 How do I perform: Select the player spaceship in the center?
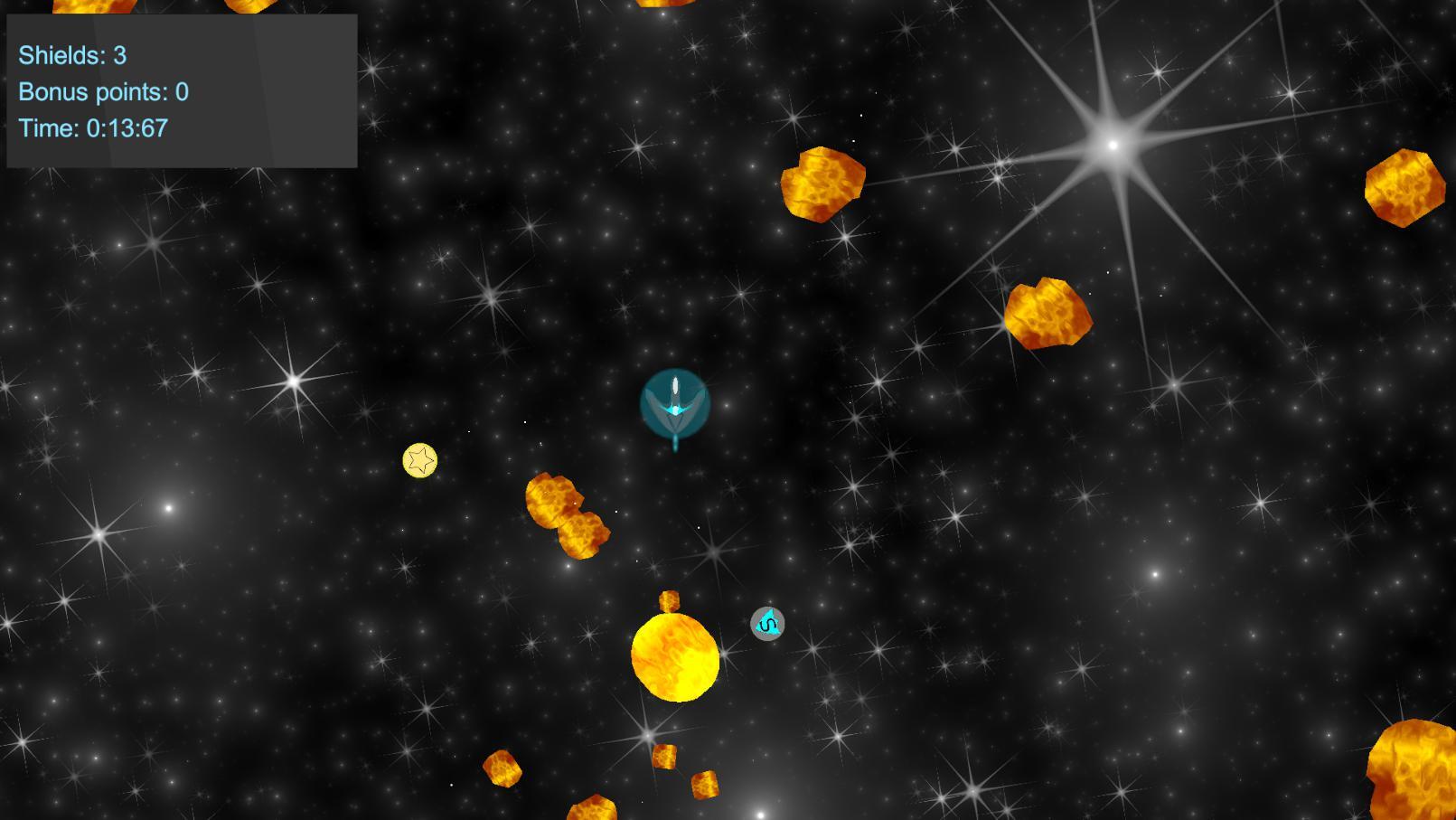(676, 402)
